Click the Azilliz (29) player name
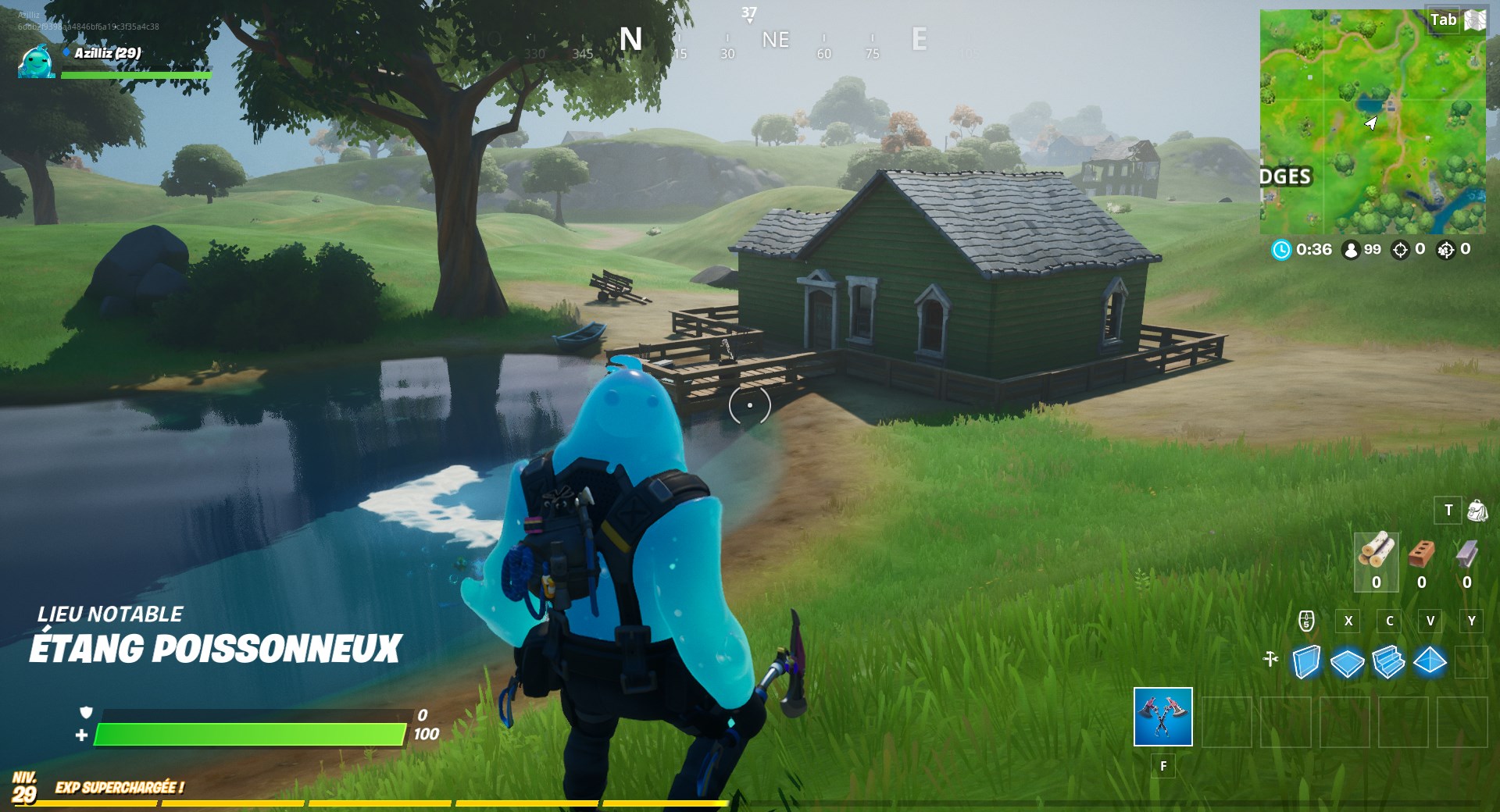 108,54
